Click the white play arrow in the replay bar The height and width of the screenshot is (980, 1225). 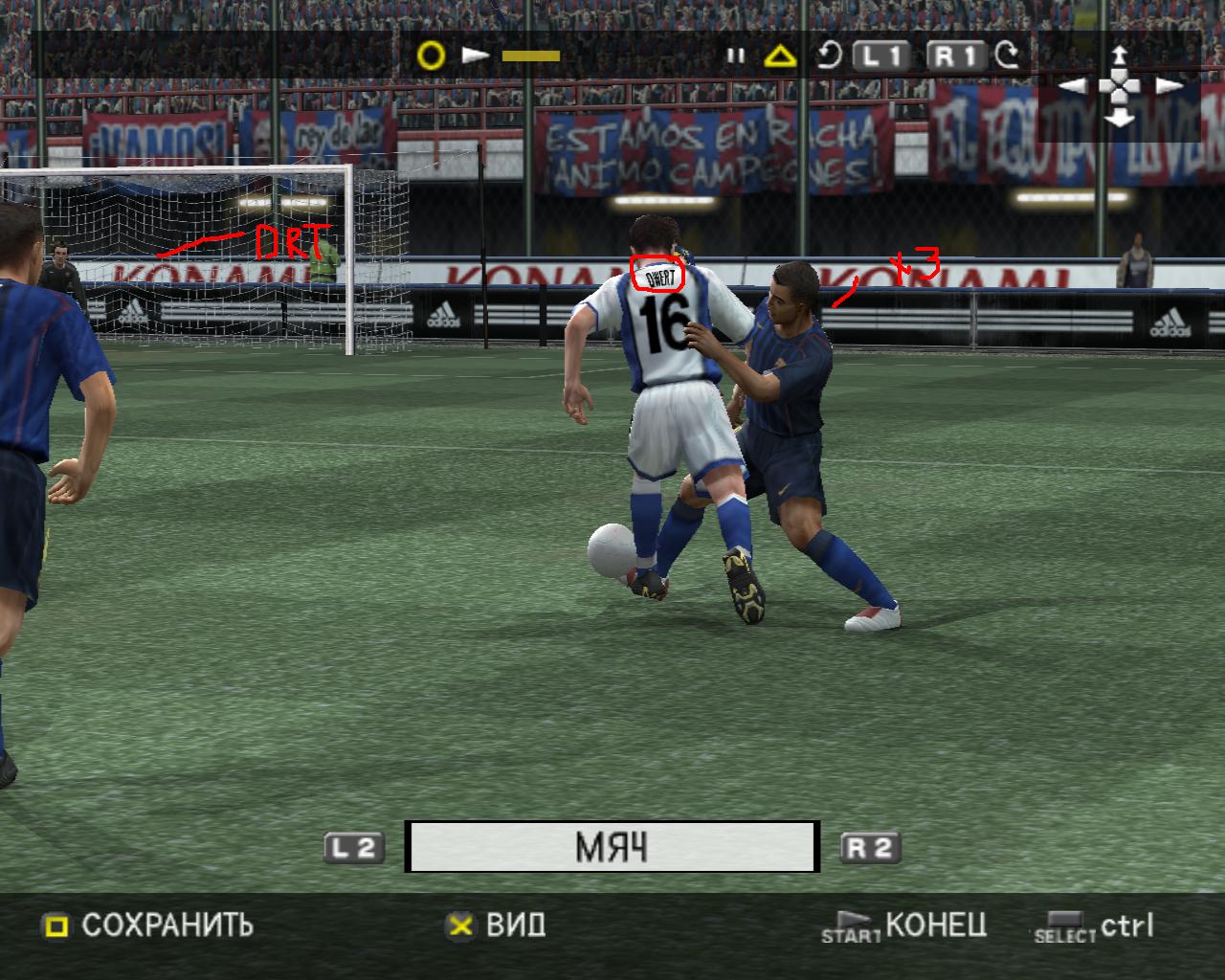tap(475, 56)
